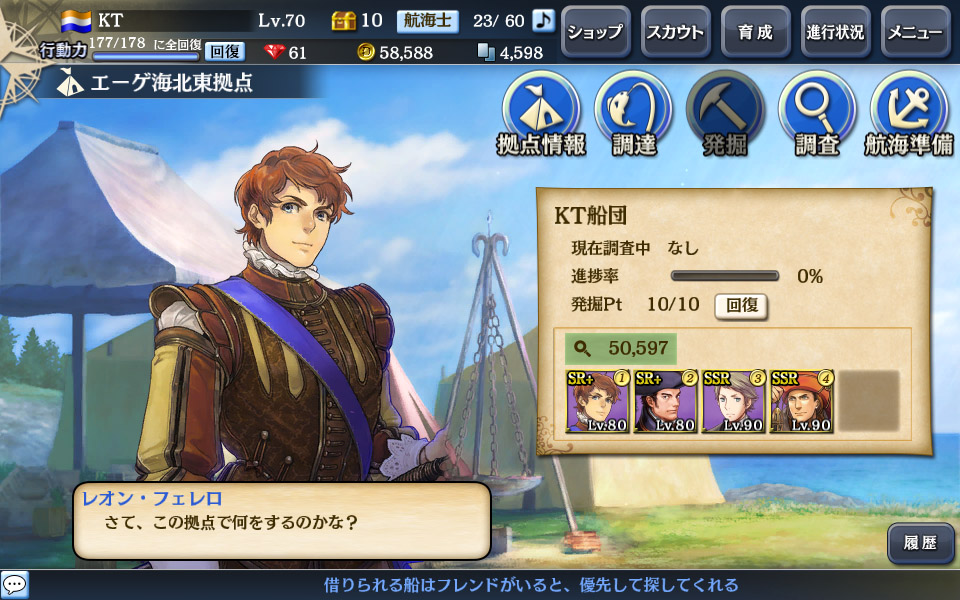The height and width of the screenshot is (600, 960).
Task: Choose the third crew portrait, SSR Lv.90
Action: (x=734, y=402)
